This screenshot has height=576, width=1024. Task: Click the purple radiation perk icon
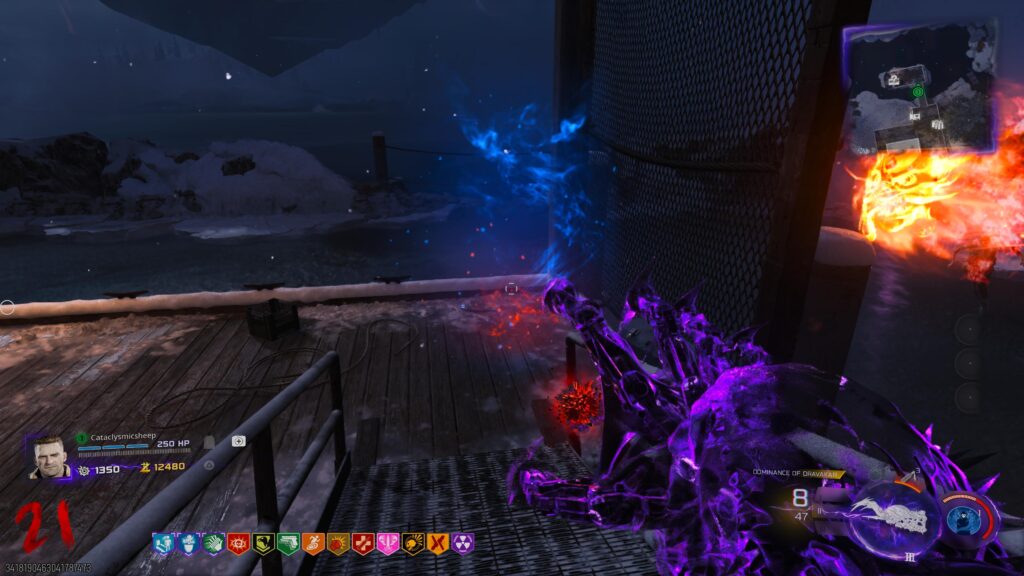pos(462,543)
